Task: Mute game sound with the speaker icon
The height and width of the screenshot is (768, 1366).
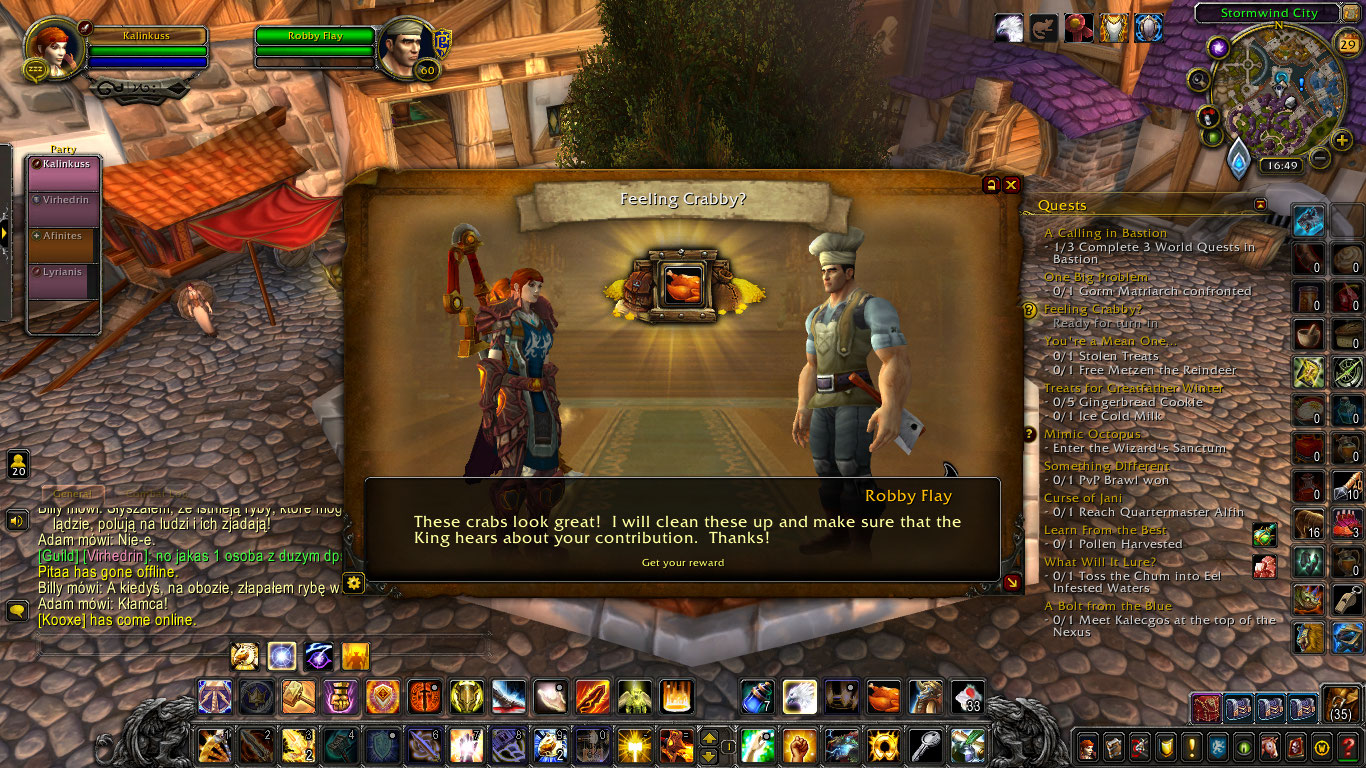Action: pyautogui.click(x=16, y=520)
